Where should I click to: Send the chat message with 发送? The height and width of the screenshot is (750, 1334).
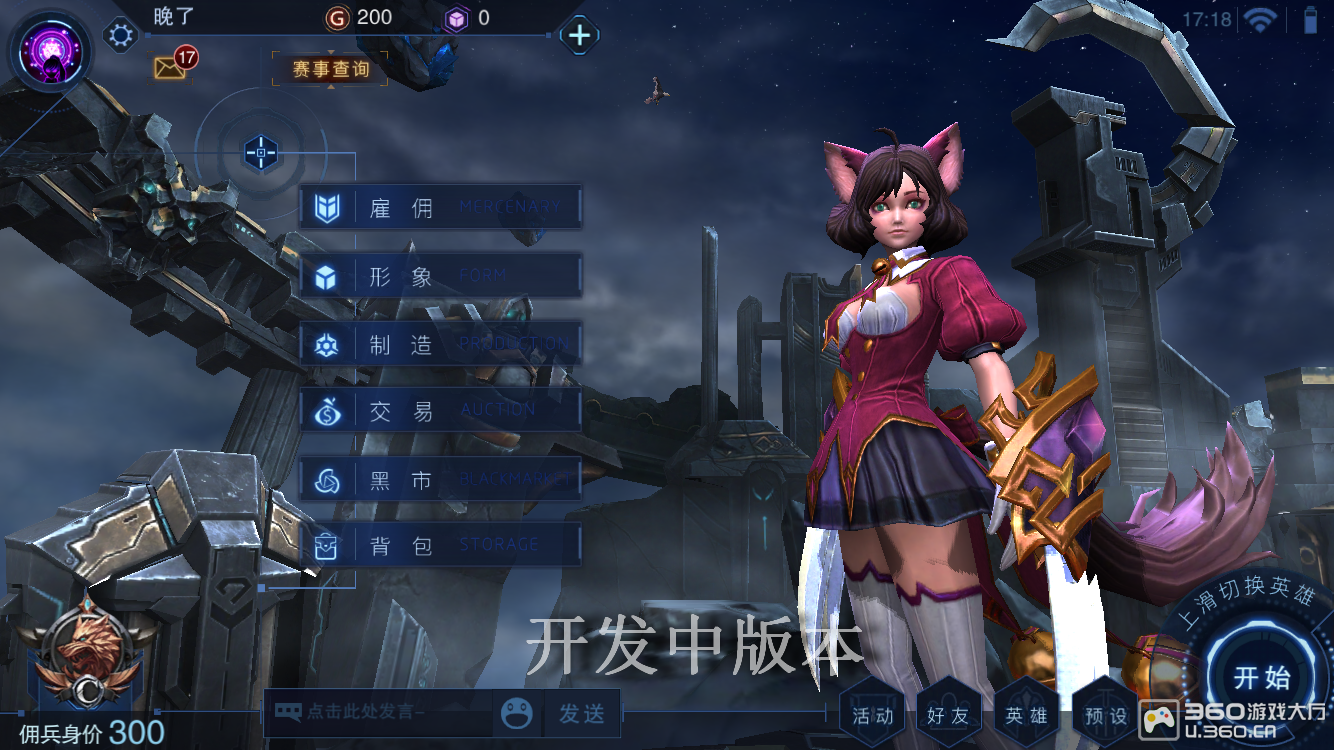click(582, 714)
